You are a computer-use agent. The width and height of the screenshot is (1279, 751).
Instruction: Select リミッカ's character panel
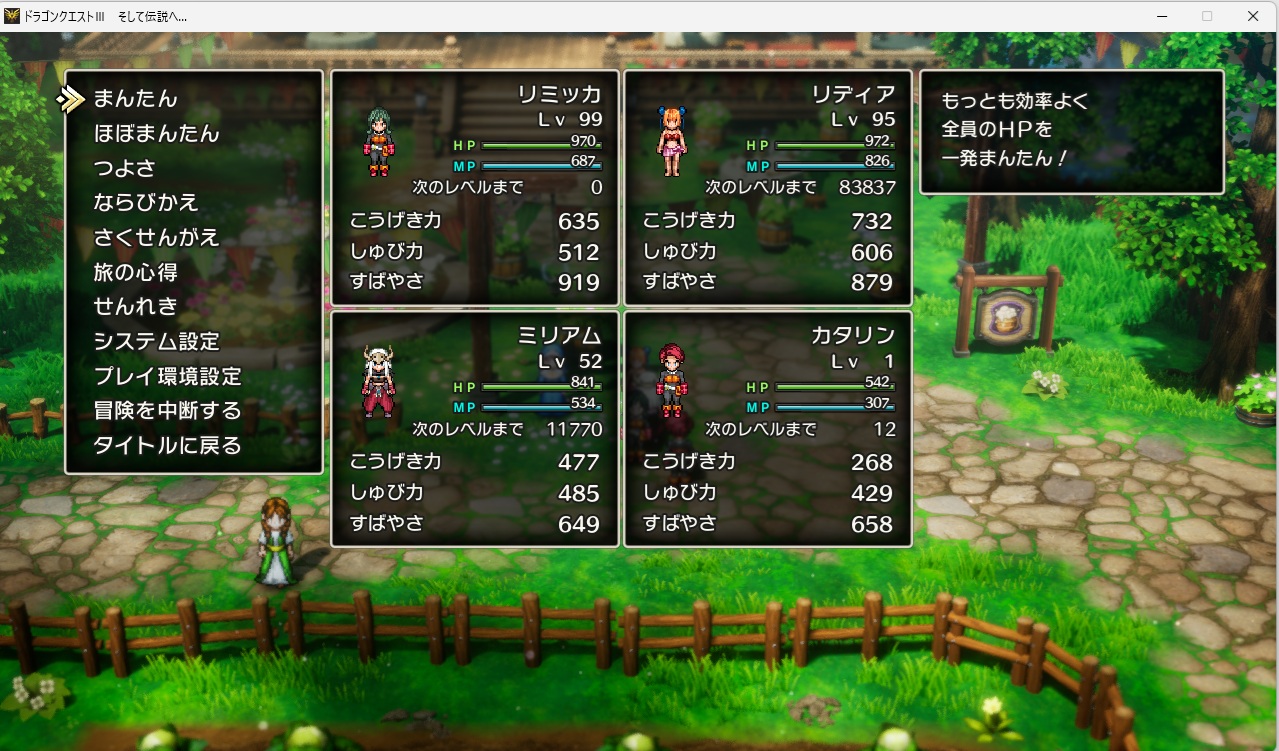pyautogui.click(x=474, y=188)
